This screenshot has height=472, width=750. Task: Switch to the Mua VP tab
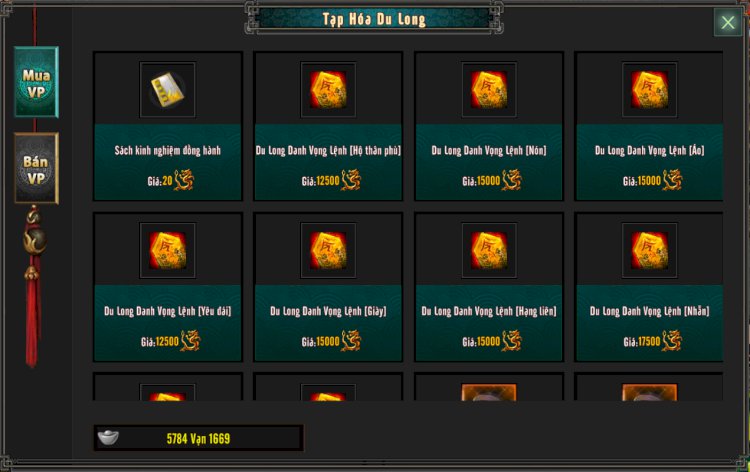click(36, 82)
